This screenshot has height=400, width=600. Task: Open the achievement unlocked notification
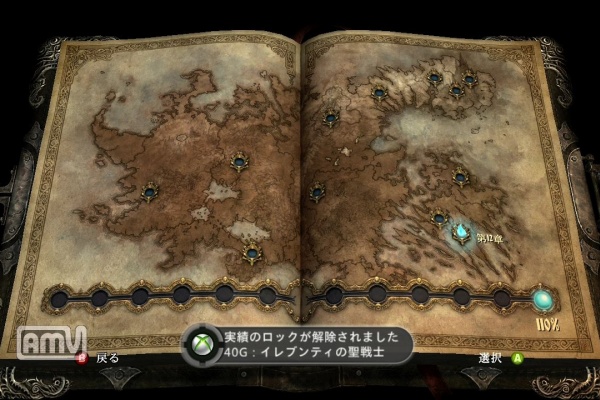point(298,344)
